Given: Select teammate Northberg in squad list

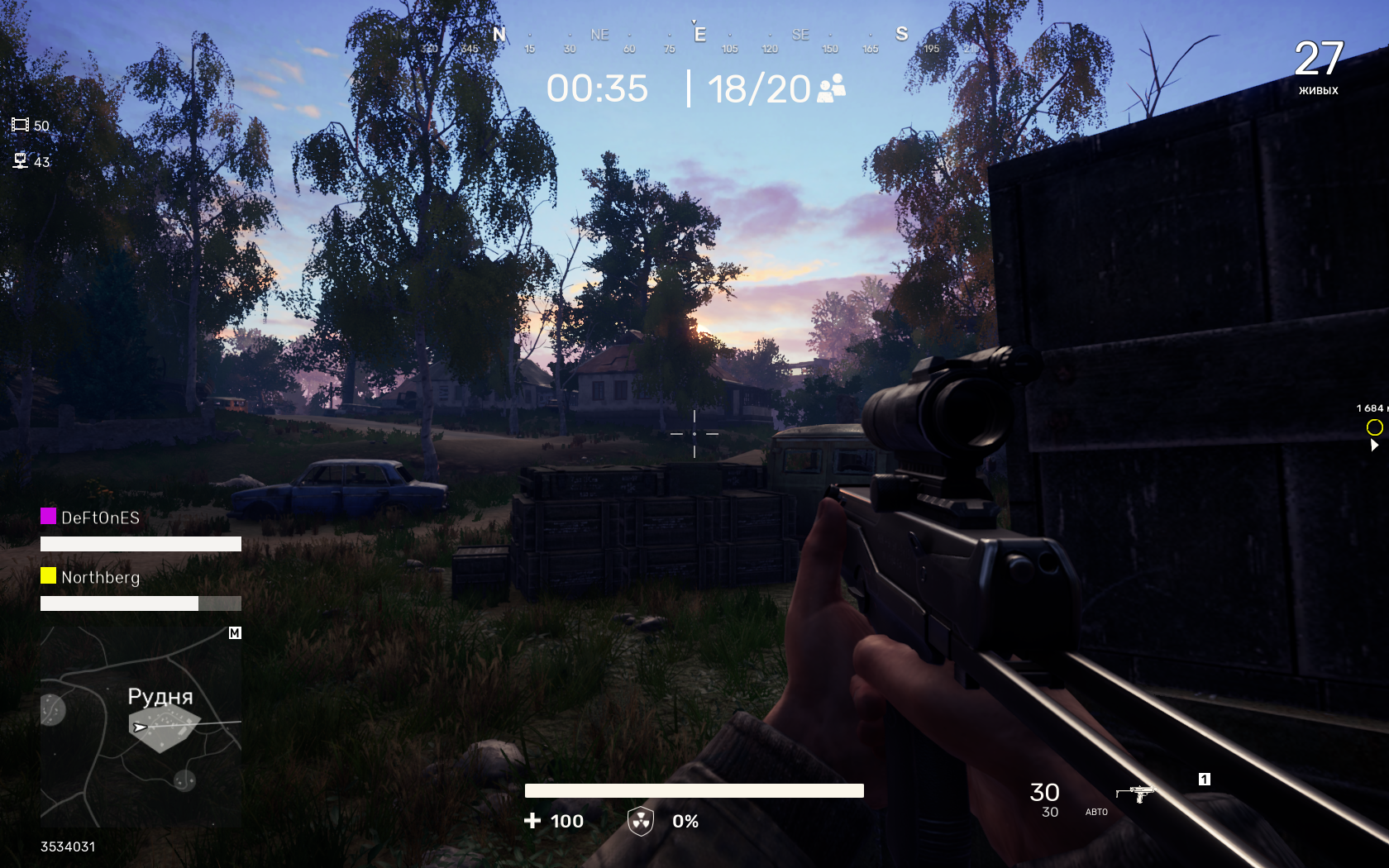Looking at the screenshot, I should [100, 577].
